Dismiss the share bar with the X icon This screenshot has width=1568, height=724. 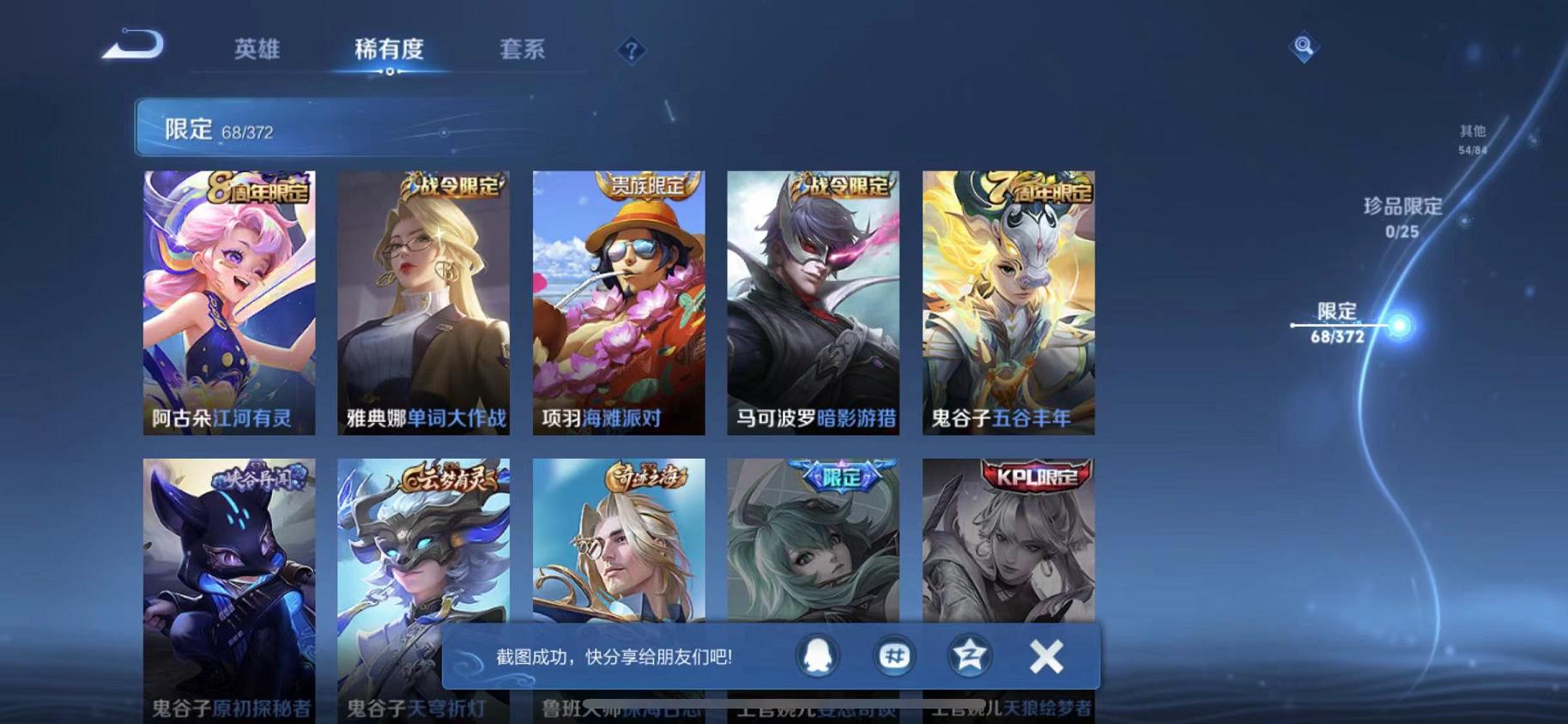1045,655
